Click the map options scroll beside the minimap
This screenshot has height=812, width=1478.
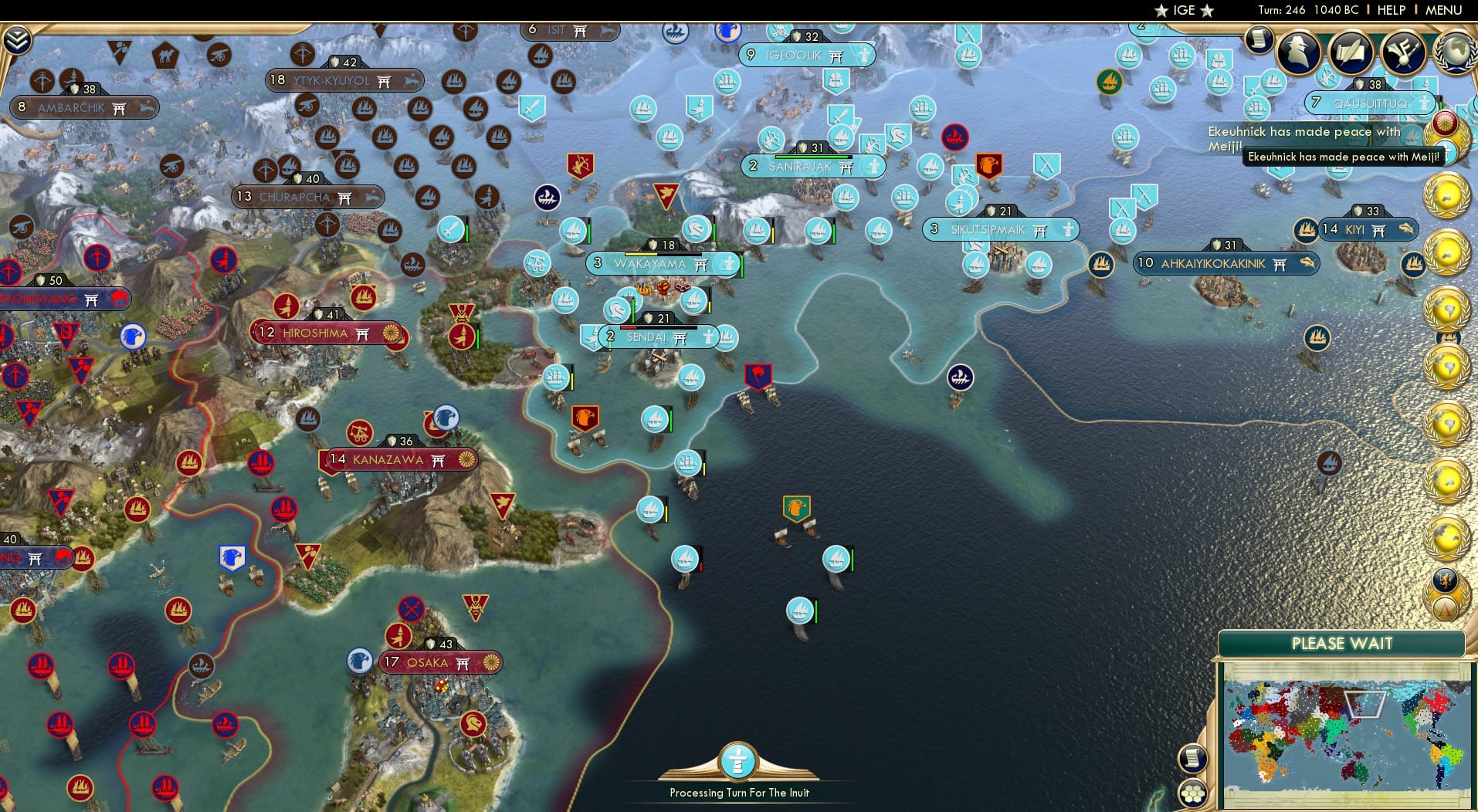pyautogui.click(x=1193, y=759)
